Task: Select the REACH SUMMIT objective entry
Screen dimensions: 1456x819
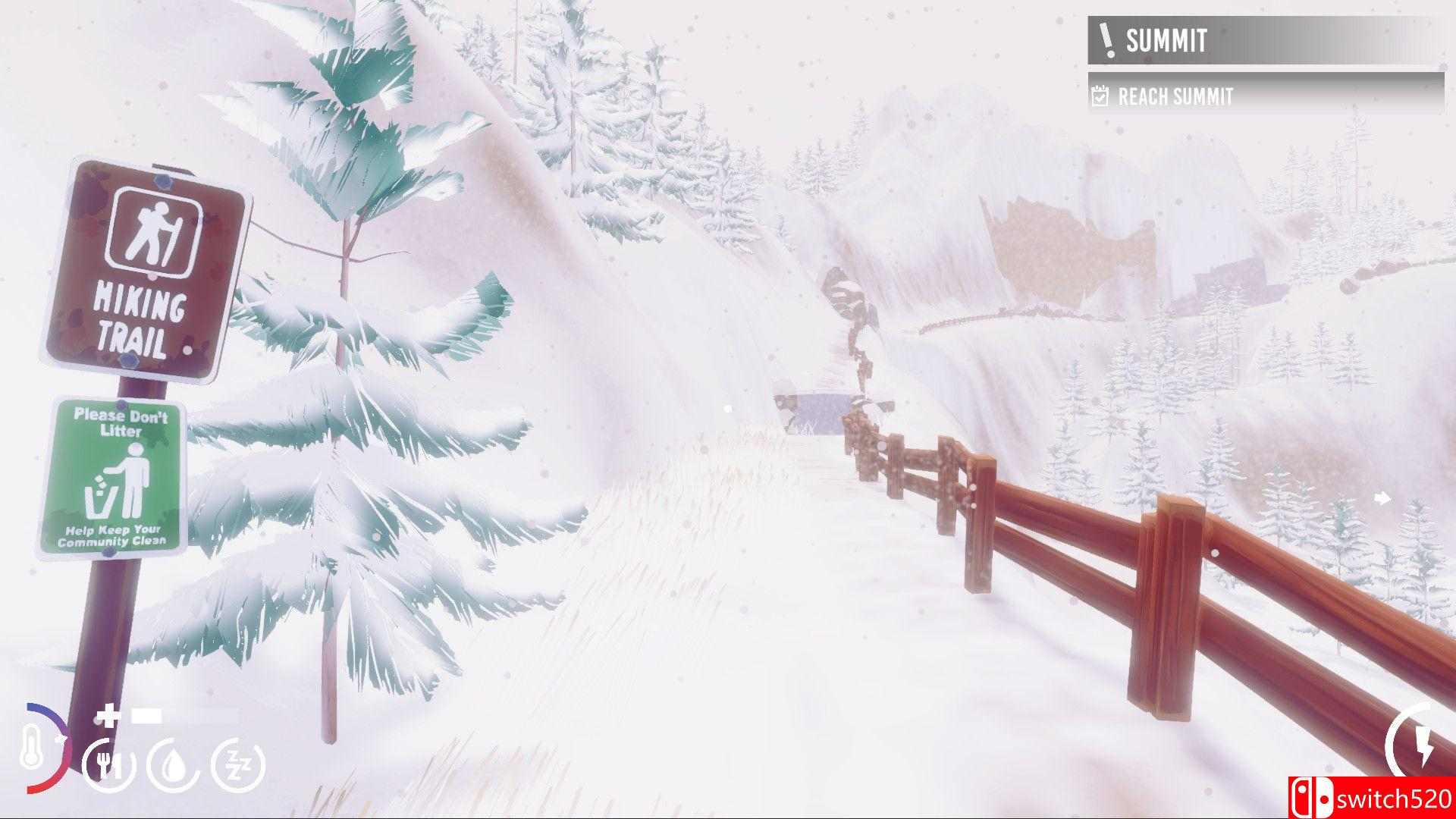Action: click(x=1175, y=97)
